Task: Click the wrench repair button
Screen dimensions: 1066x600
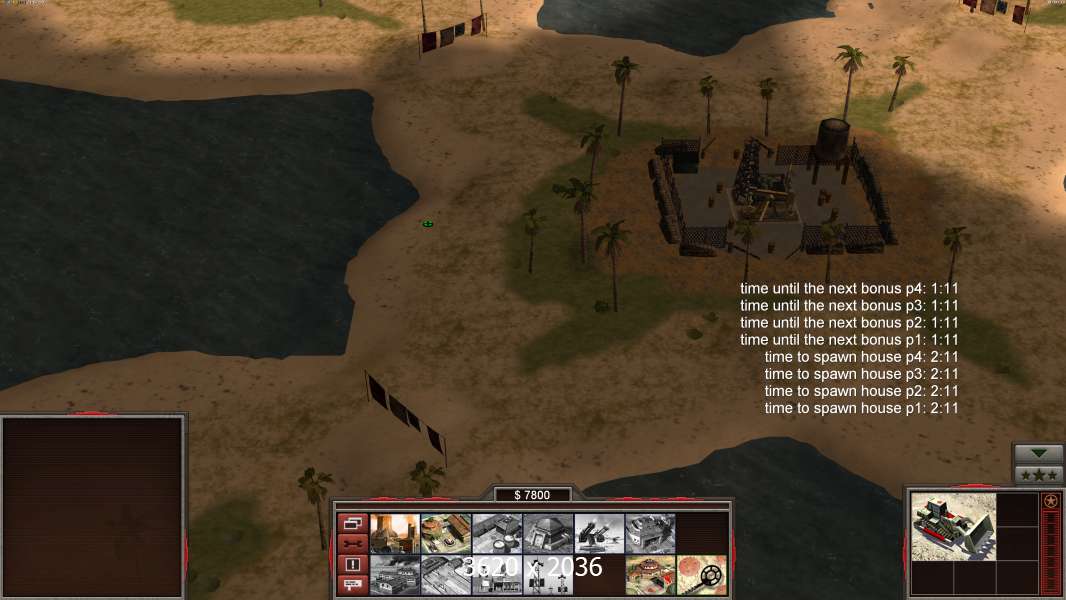Action: 353,543
